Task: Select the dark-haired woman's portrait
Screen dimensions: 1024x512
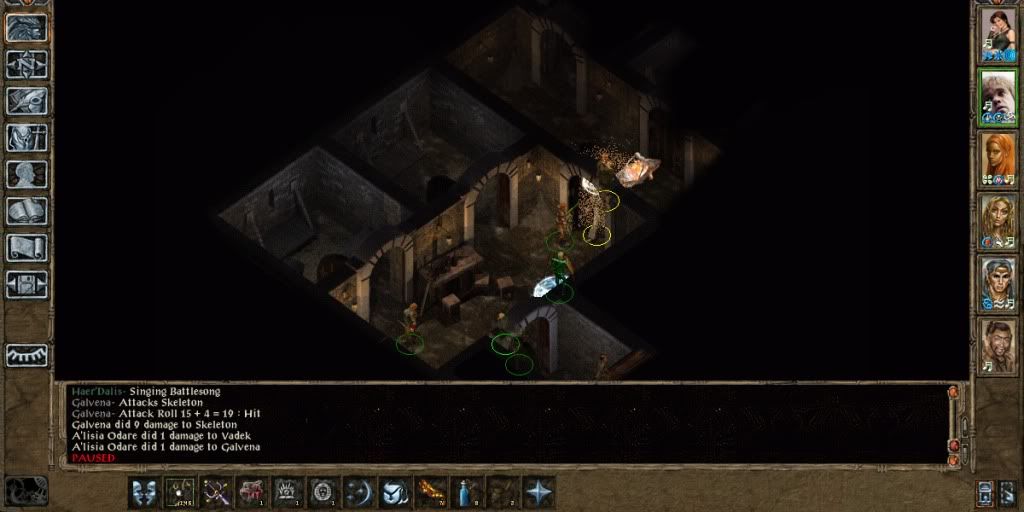Action: click(997, 34)
